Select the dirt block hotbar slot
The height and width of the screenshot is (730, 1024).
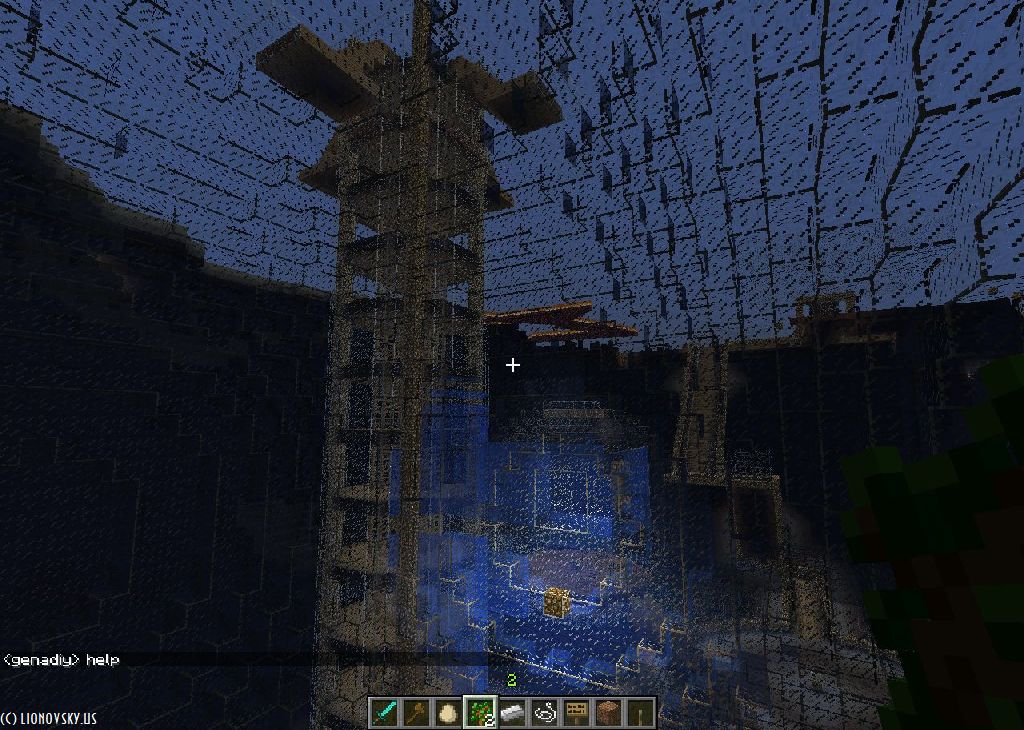(609, 712)
